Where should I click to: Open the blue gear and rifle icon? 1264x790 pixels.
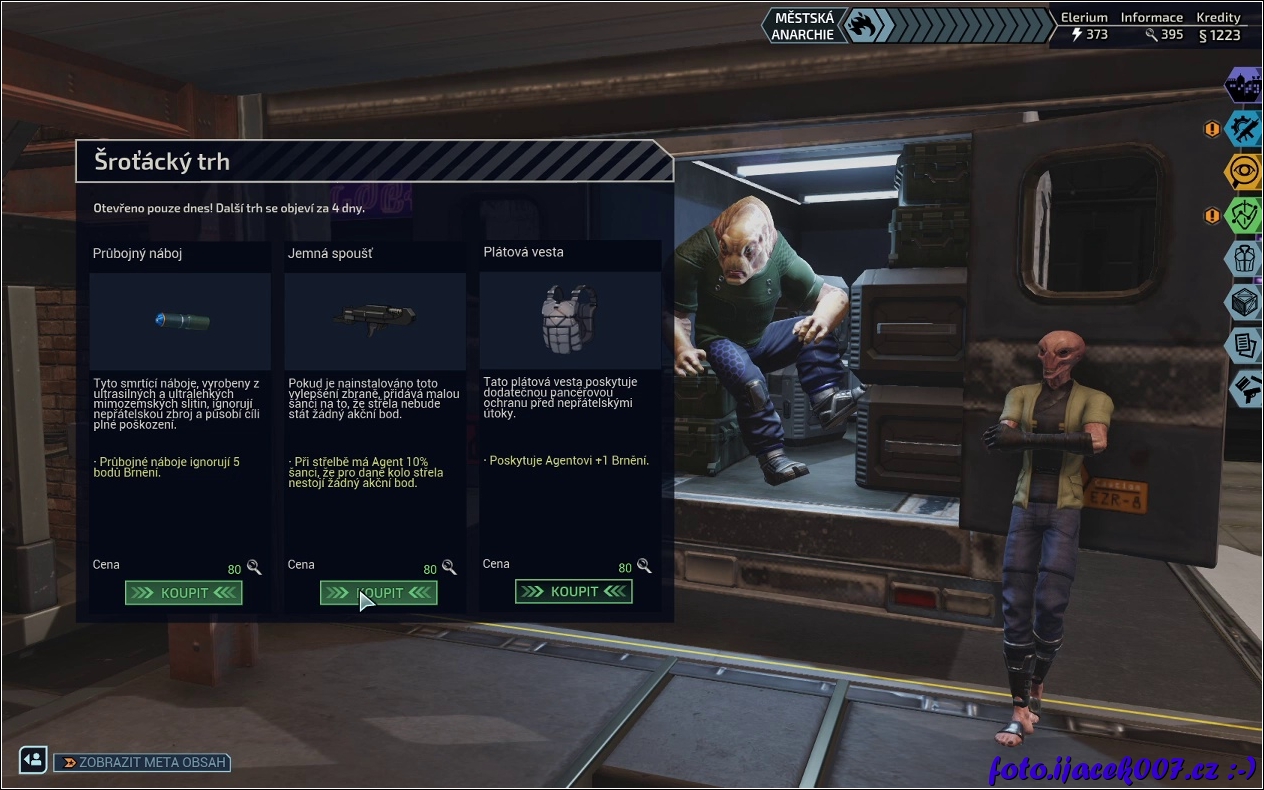point(1244,128)
